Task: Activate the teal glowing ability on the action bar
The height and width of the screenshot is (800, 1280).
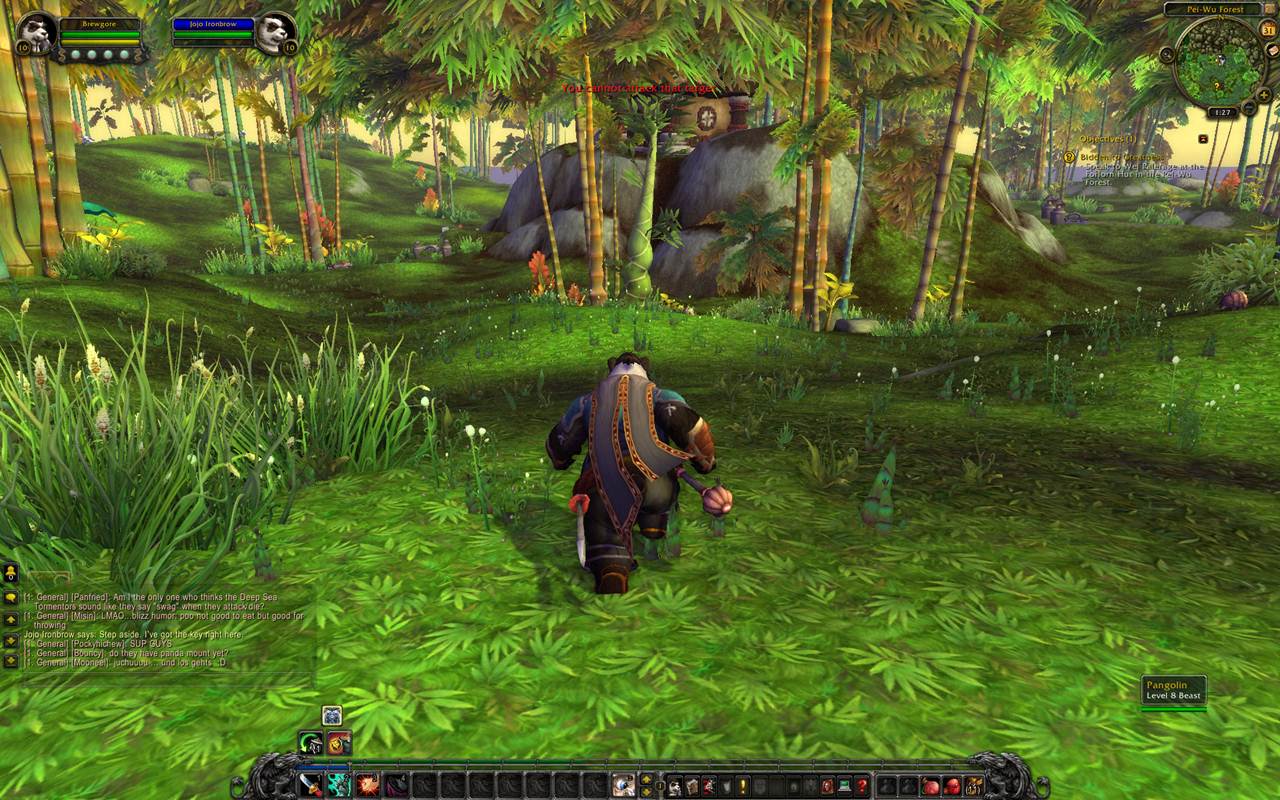Action: 338,786
